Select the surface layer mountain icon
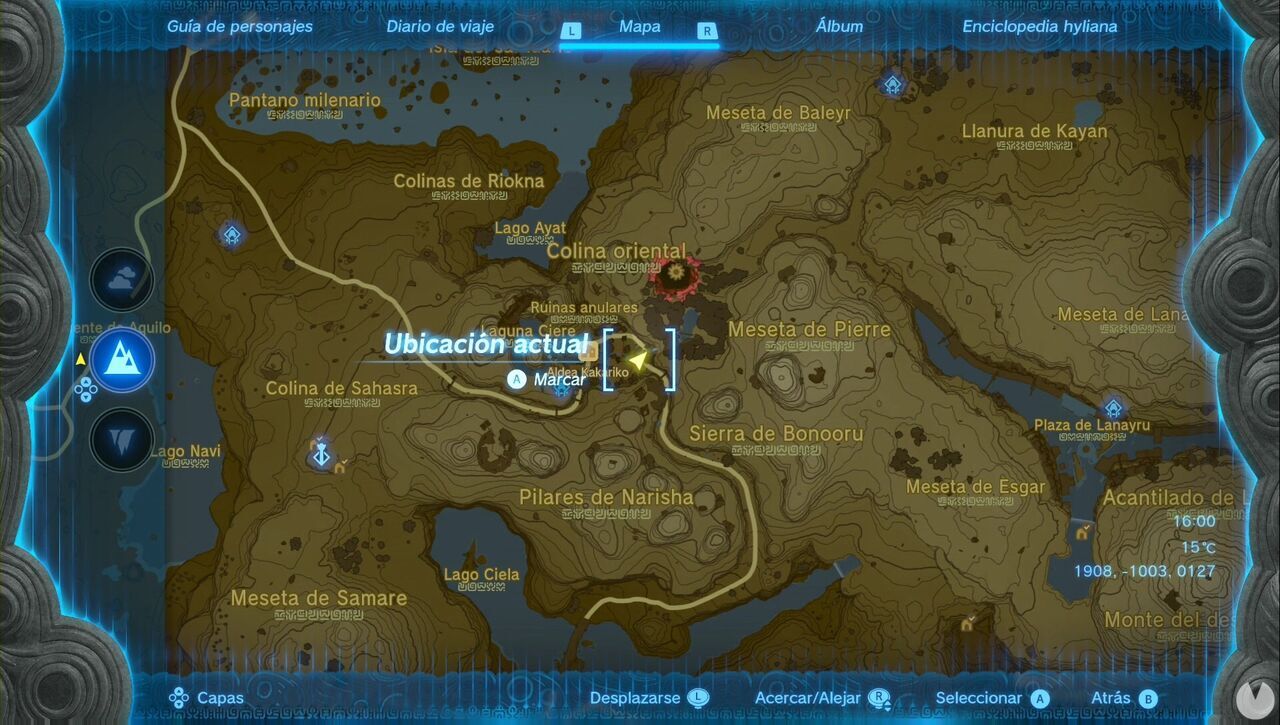Screen dimensions: 1280x725 pyautogui.click(x=122, y=358)
